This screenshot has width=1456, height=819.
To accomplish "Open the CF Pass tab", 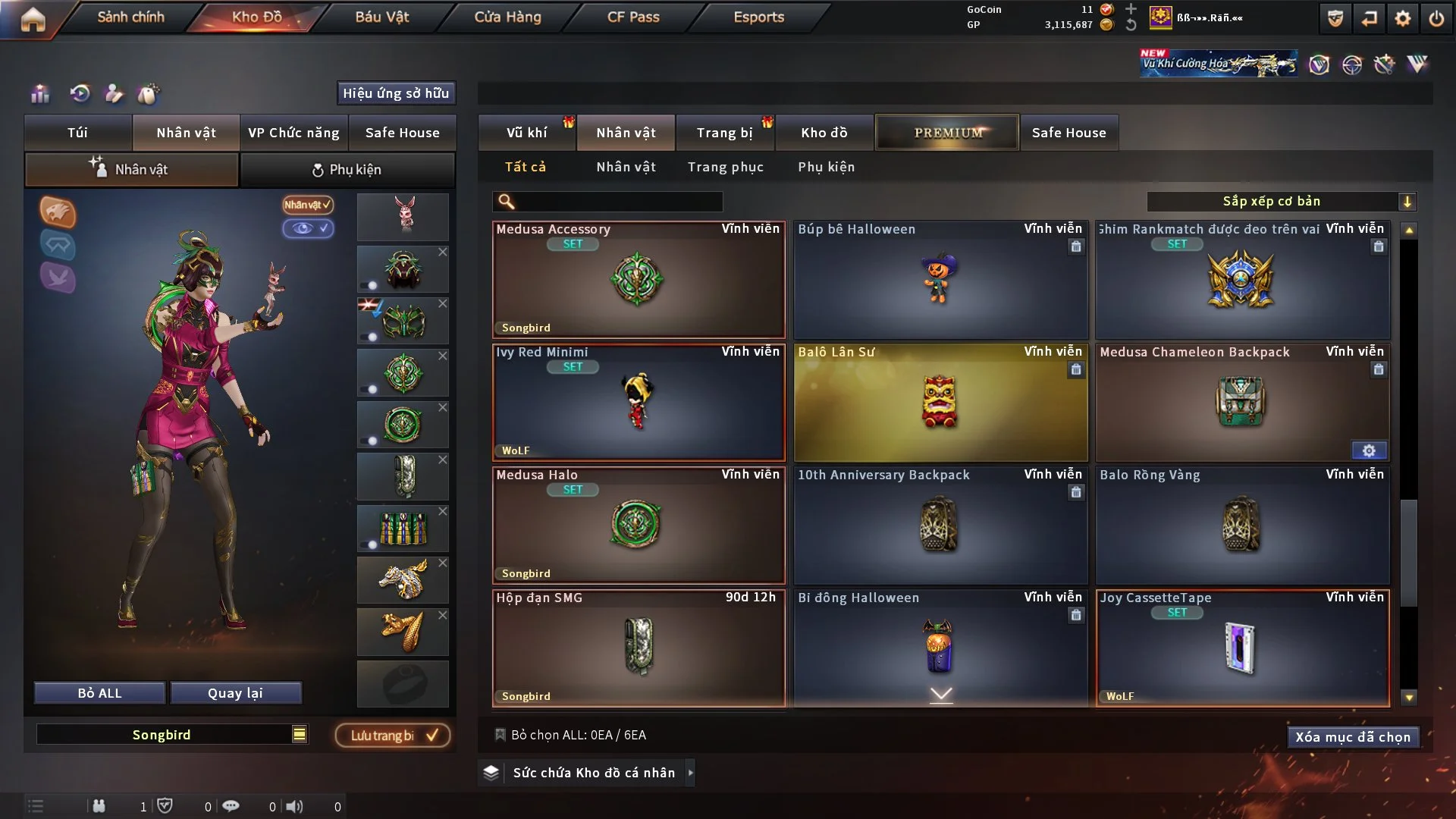I will pyautogui.click(x=633, y=17).
